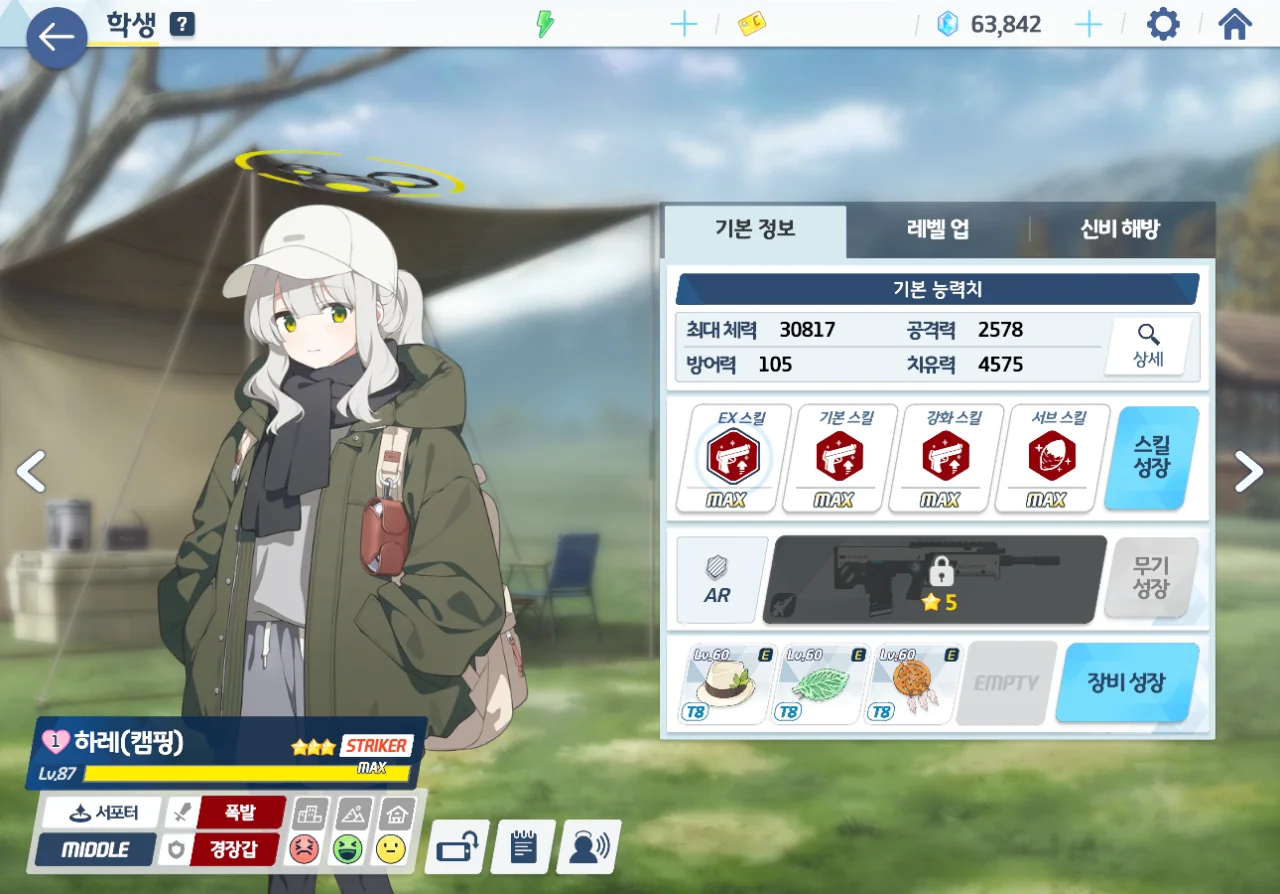This screenshot has height=894, width=1280.
Task: Show the next student with right arrow
Action: click(1249, 471)
